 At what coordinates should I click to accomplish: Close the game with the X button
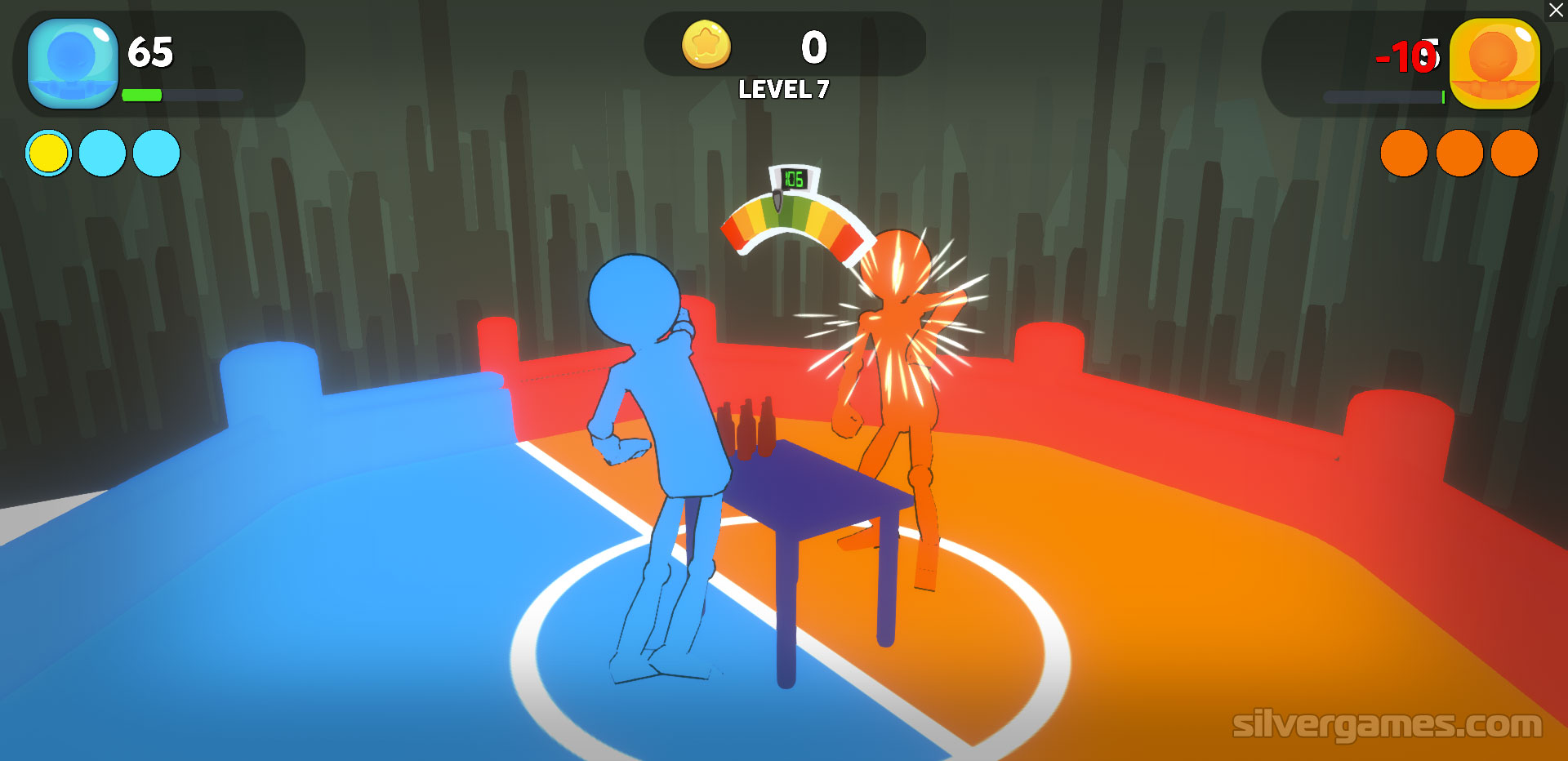(x=1556, y=11)
